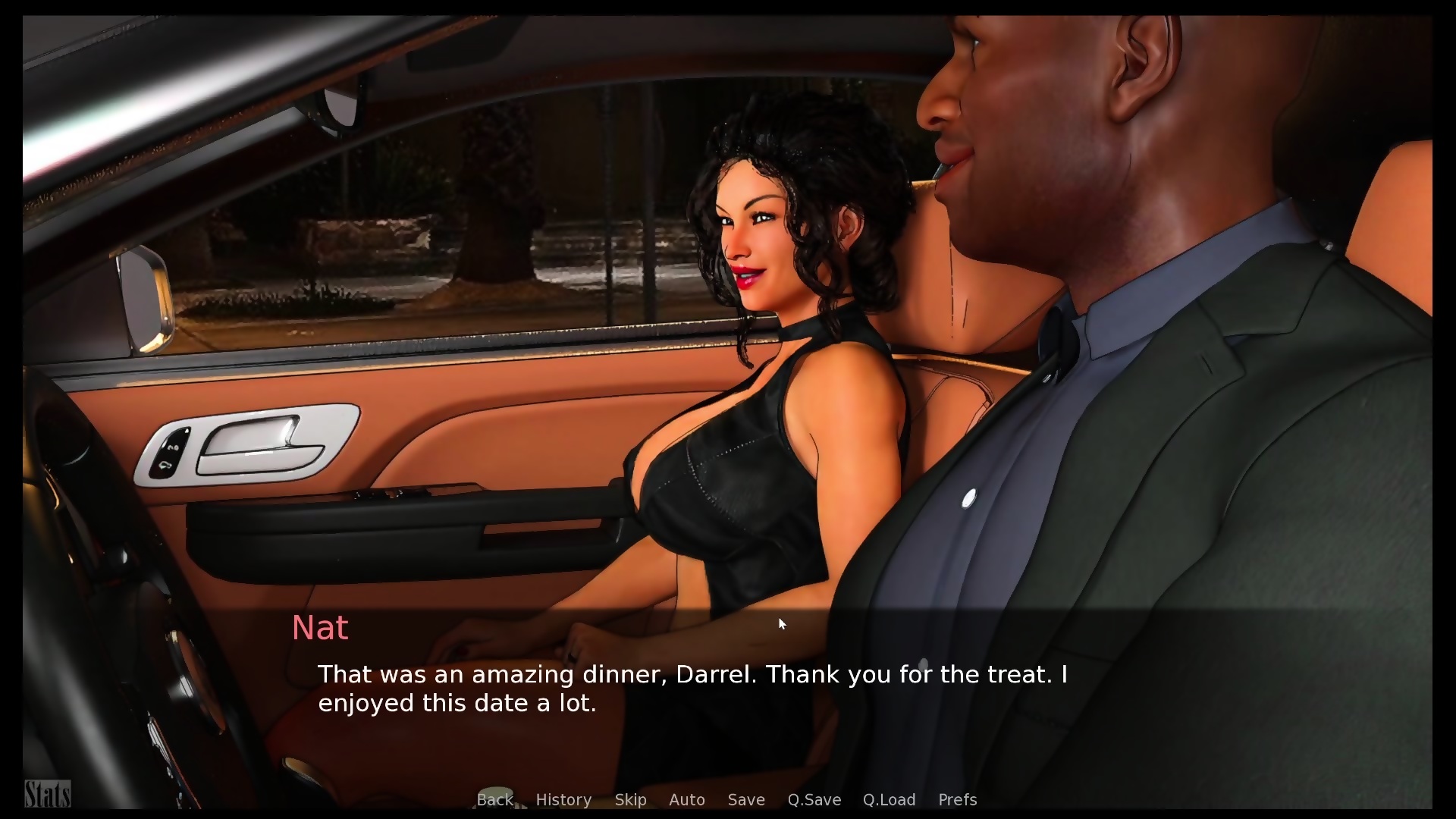Quick load with Q.Load
The height and width of the screenshot is (819, 1456).
[x=889, y=799]
